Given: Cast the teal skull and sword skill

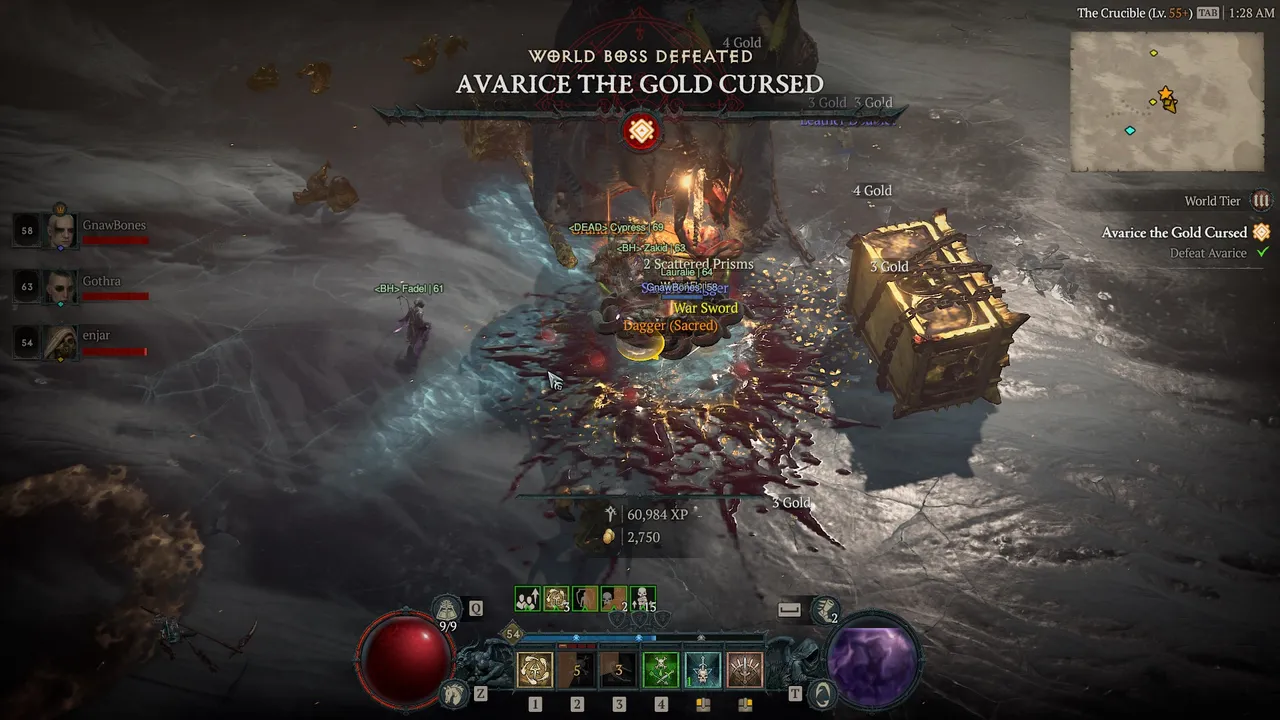Looking at the screenshot, I should click(x=703, y=670).
